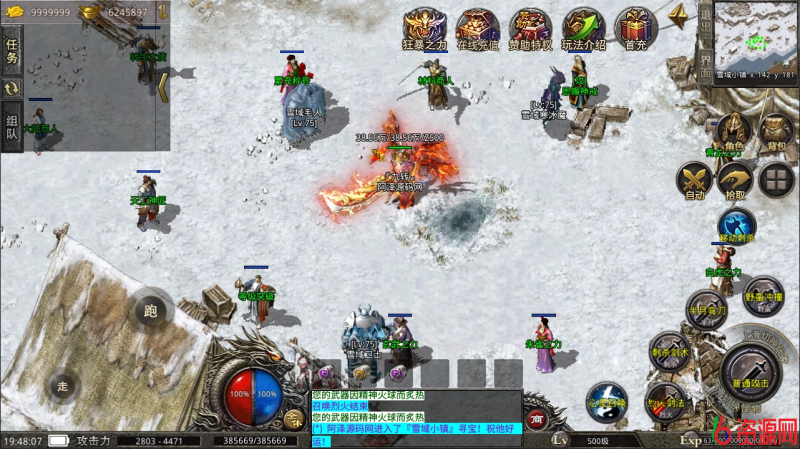
Task: Open the four-square grid menu button
Action: (776, 180)
